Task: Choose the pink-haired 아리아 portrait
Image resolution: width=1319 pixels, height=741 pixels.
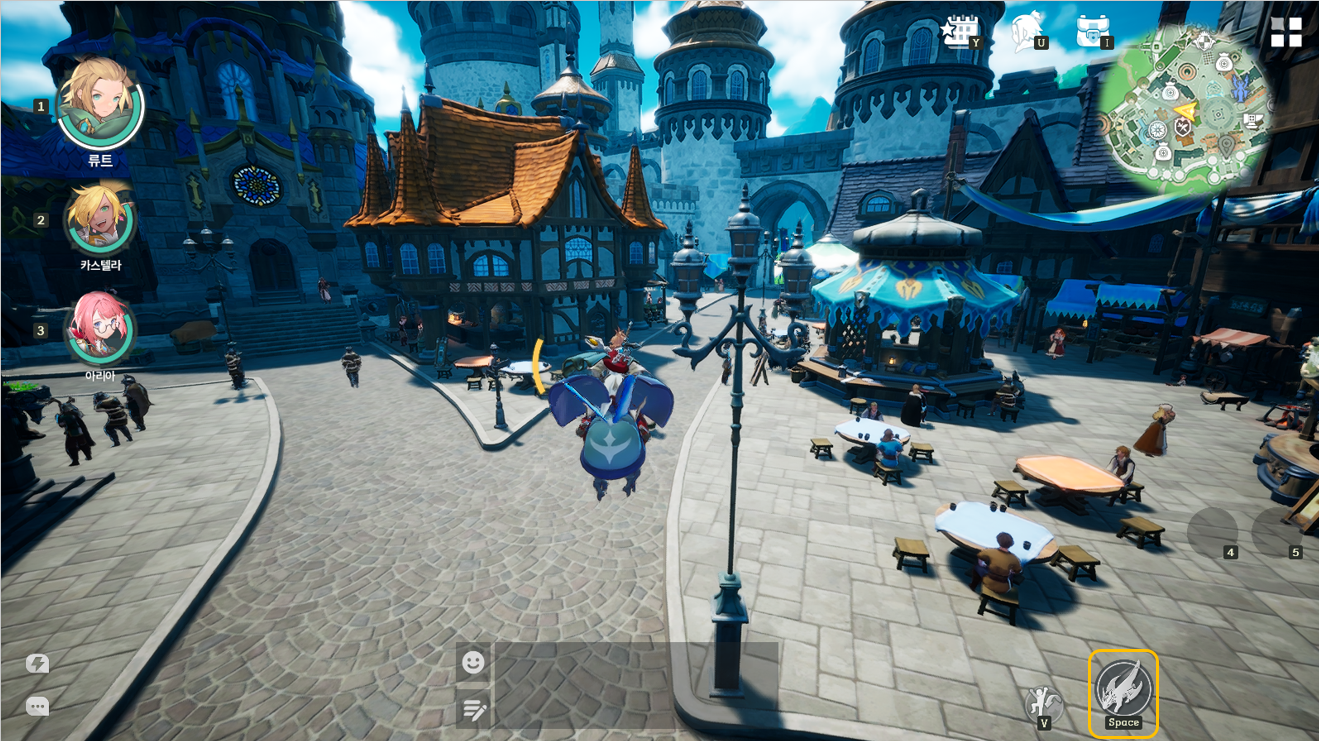Action: [x=100, y=329]
